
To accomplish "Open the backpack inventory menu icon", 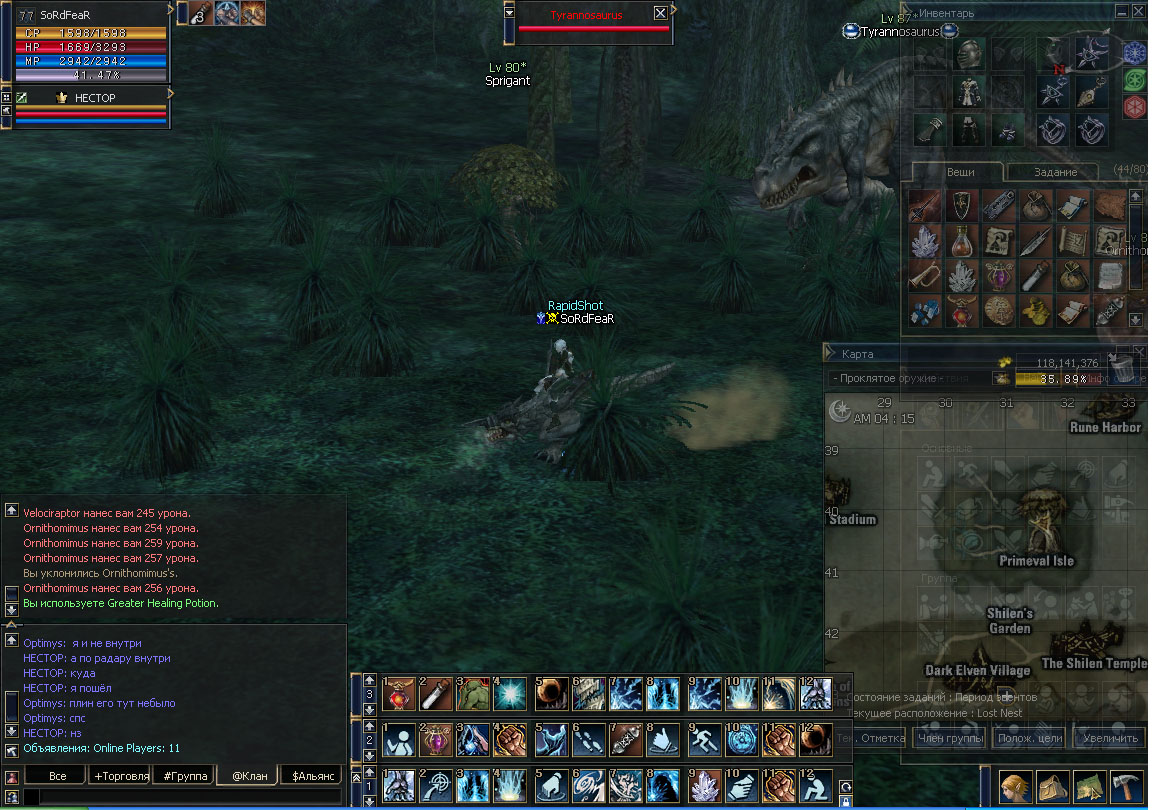I will click(1053, 787).
